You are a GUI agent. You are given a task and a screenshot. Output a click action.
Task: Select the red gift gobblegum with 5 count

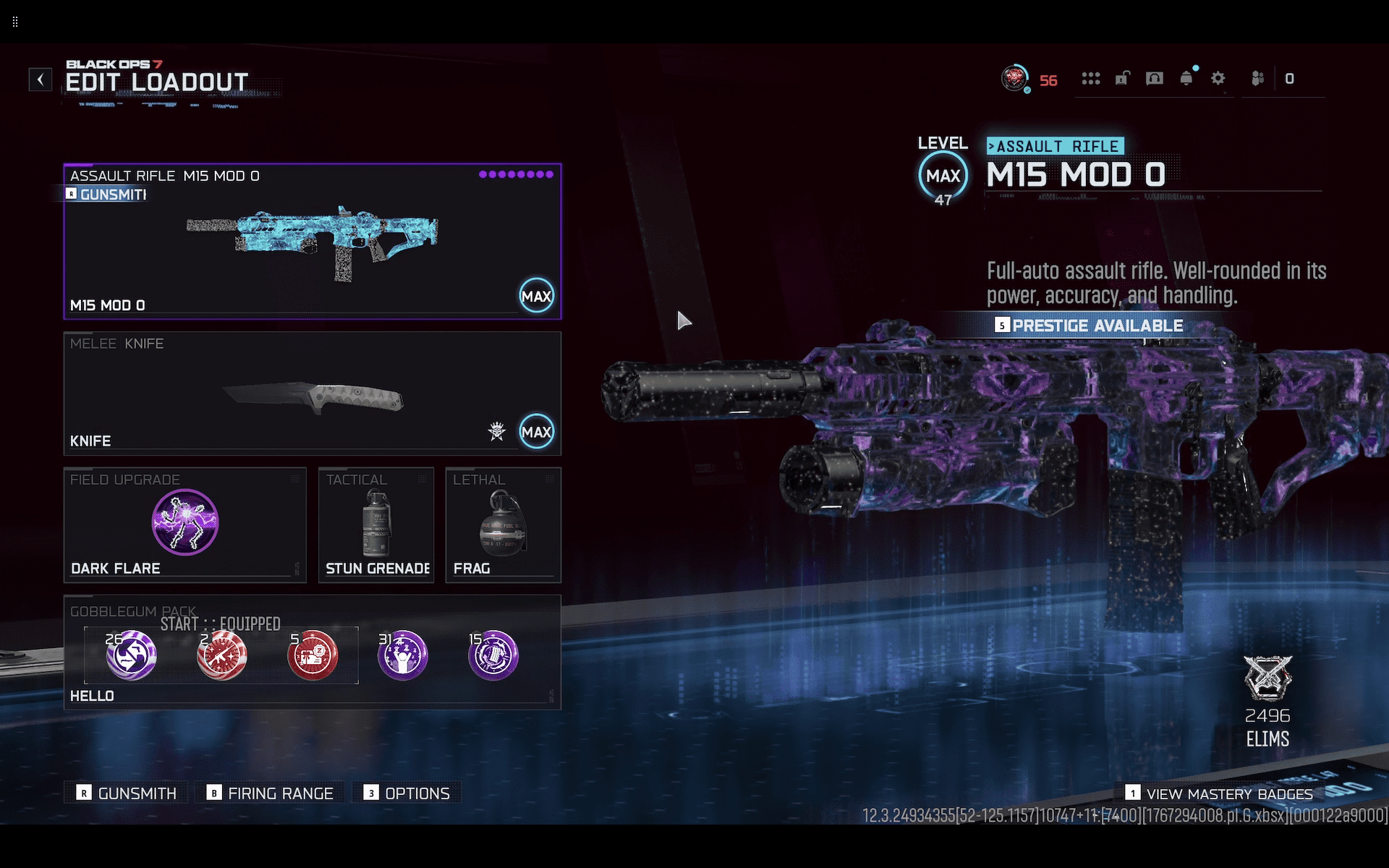click(313, 655)
